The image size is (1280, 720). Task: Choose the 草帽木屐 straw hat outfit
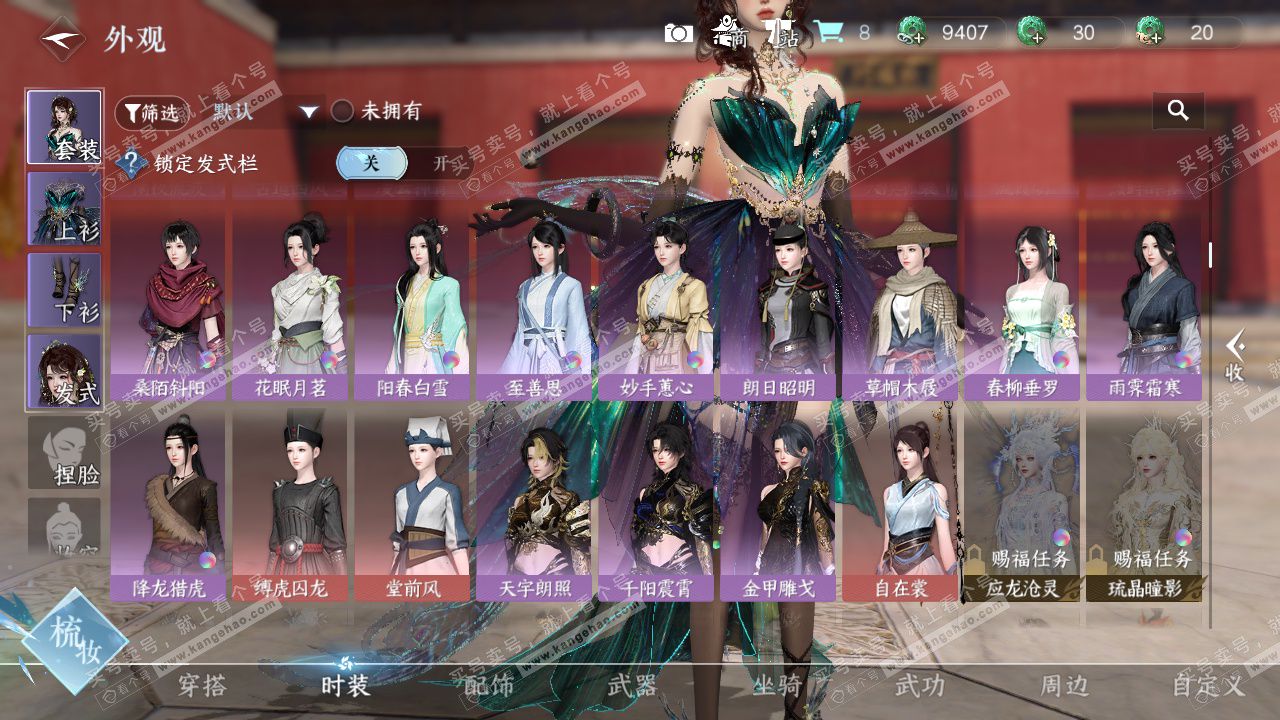[901, 305]
